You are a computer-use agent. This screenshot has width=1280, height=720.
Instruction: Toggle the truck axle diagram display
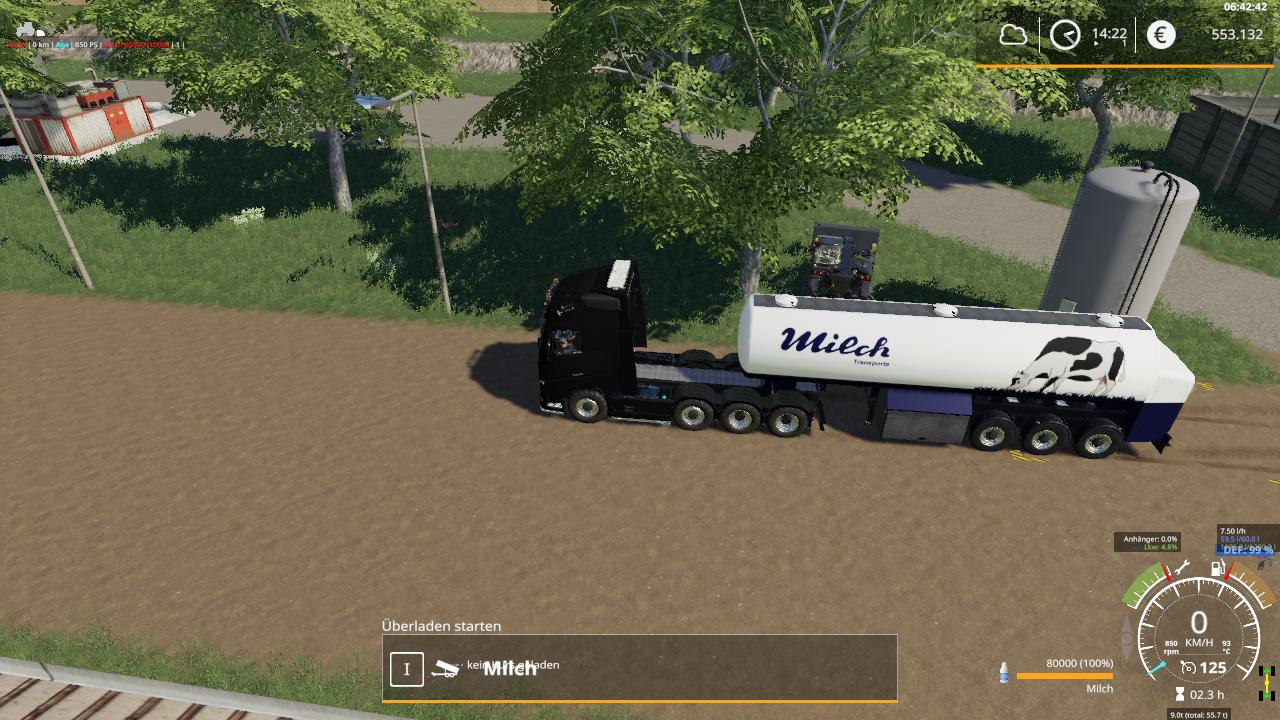[x=1266, y=681]
